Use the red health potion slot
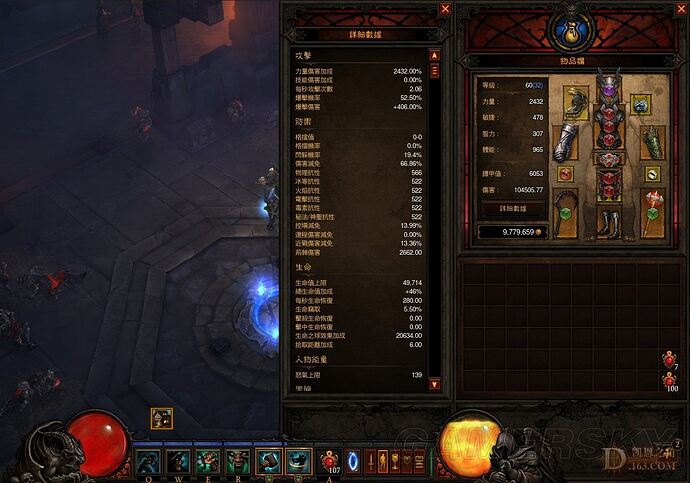The width and height of the screenshot is (690, 483). pyautogui.click(x=330, y=461)
